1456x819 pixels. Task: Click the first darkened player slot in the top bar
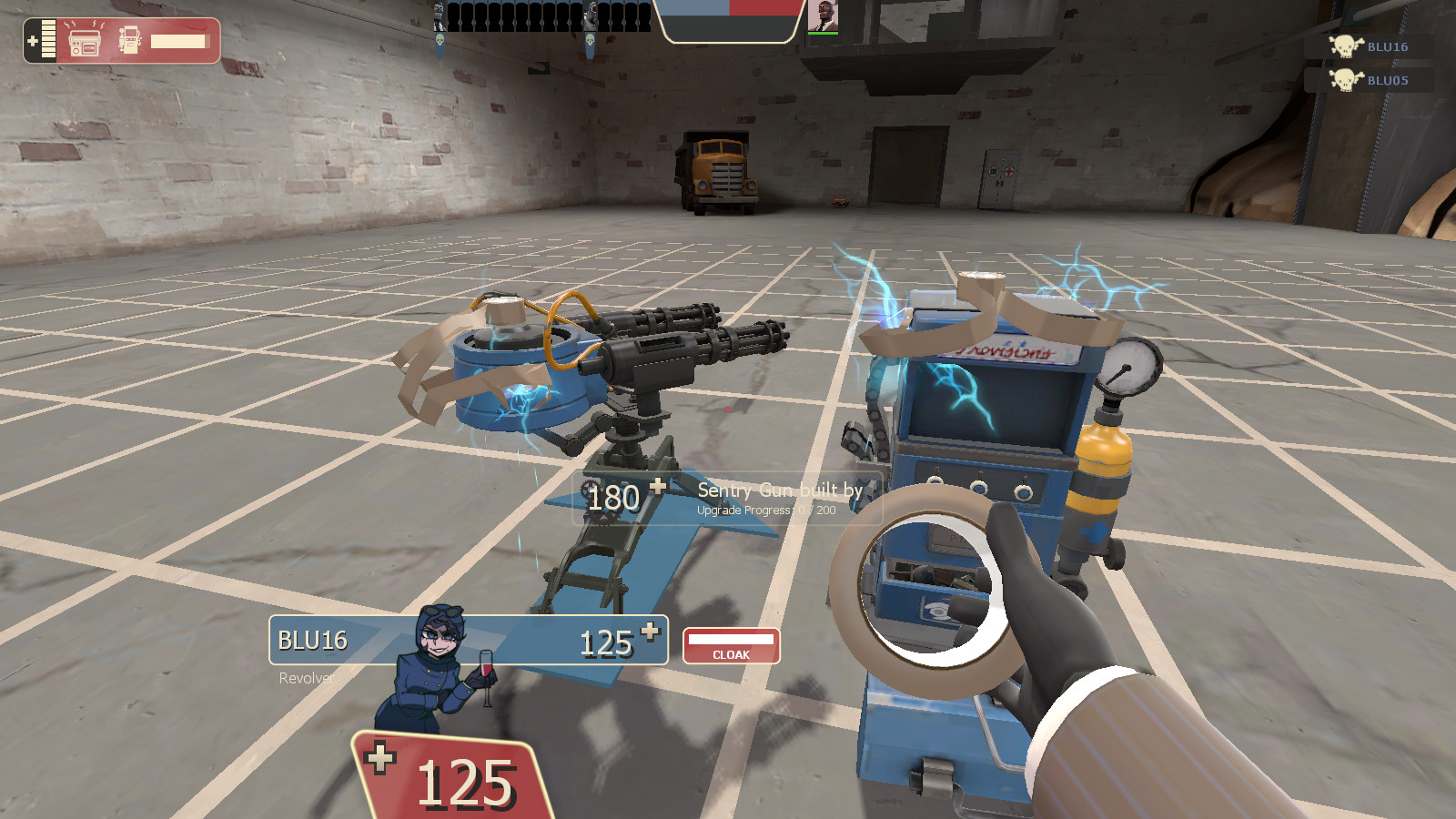(x=455, y=15)
